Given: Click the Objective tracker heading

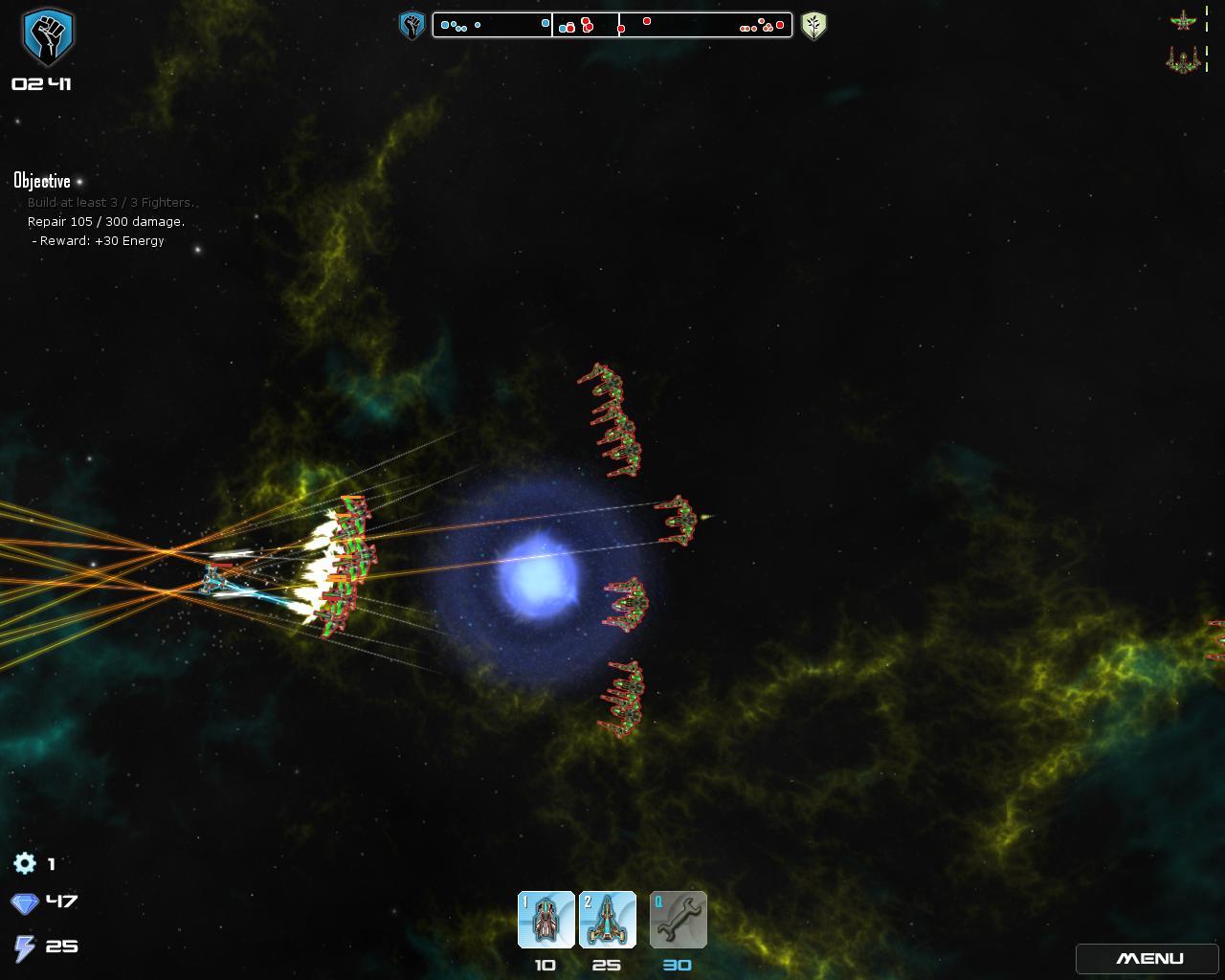Looking at the screenshot, I should point(42,181).
